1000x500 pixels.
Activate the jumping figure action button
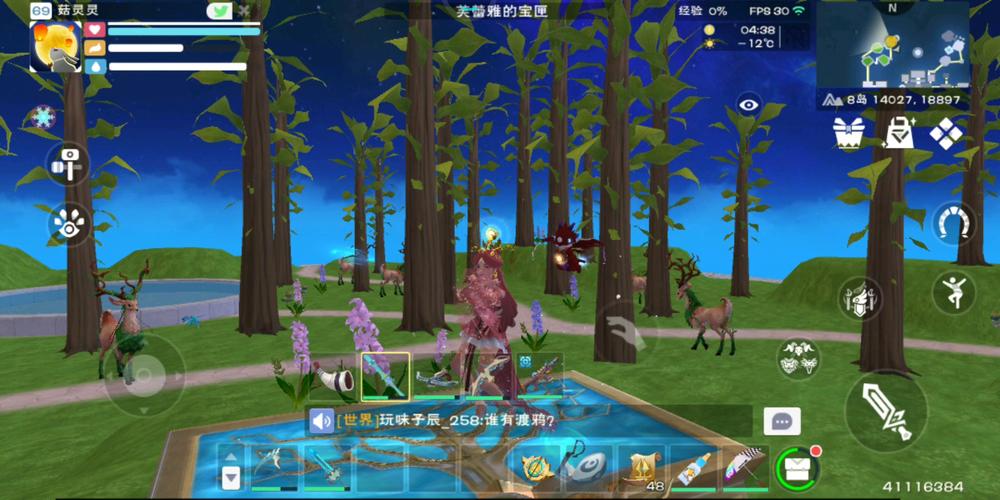(955, 292)
